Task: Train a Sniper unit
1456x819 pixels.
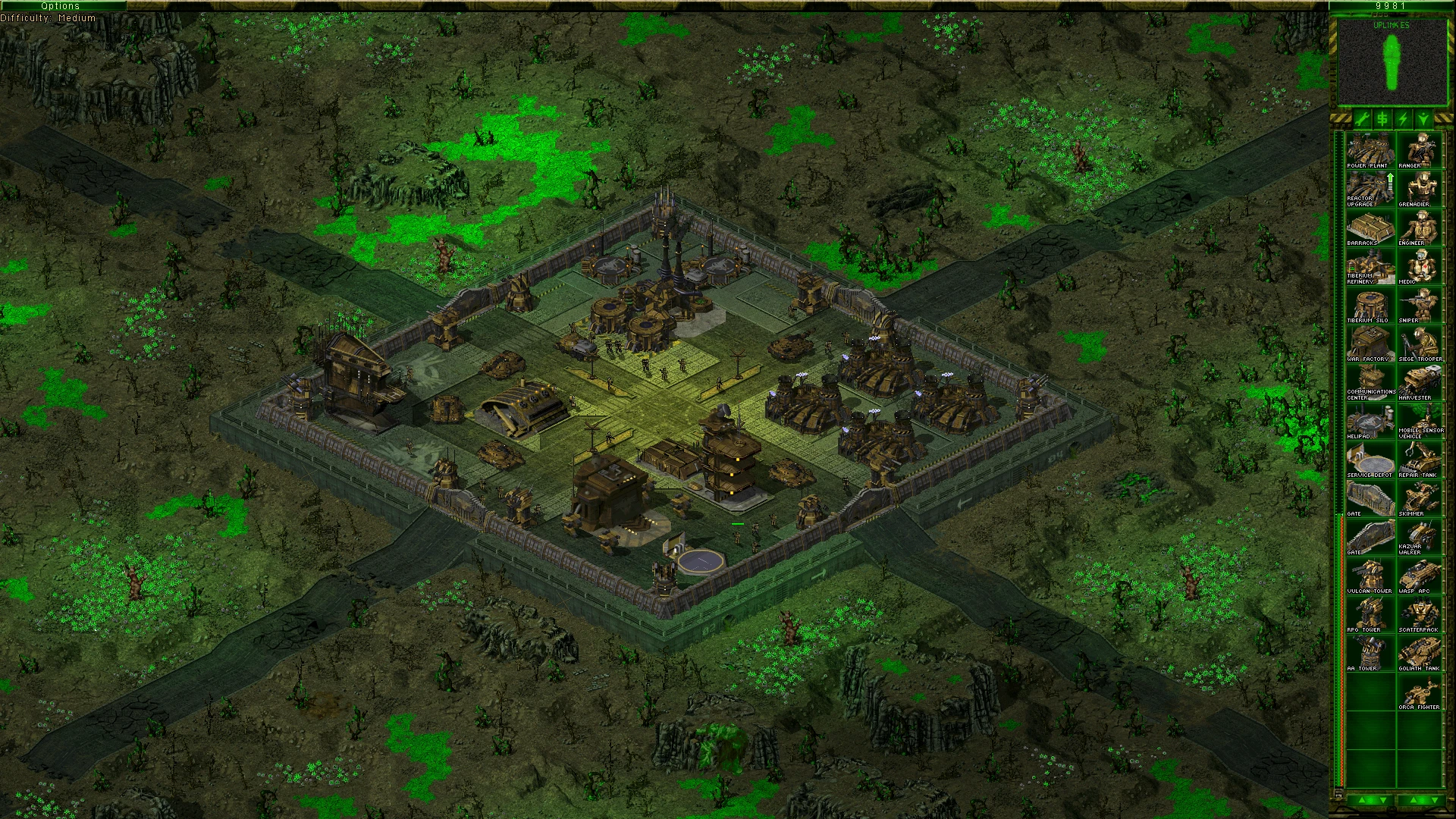Action: 1419,305
